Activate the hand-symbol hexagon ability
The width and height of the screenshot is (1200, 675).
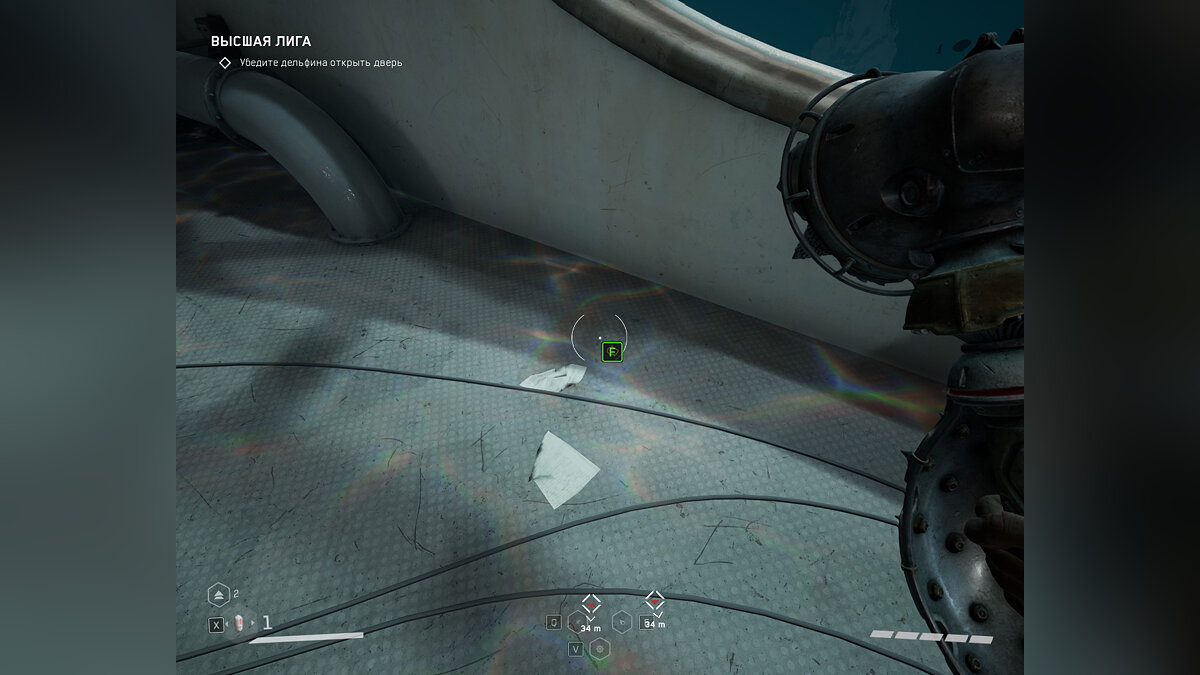coord(622,622)
